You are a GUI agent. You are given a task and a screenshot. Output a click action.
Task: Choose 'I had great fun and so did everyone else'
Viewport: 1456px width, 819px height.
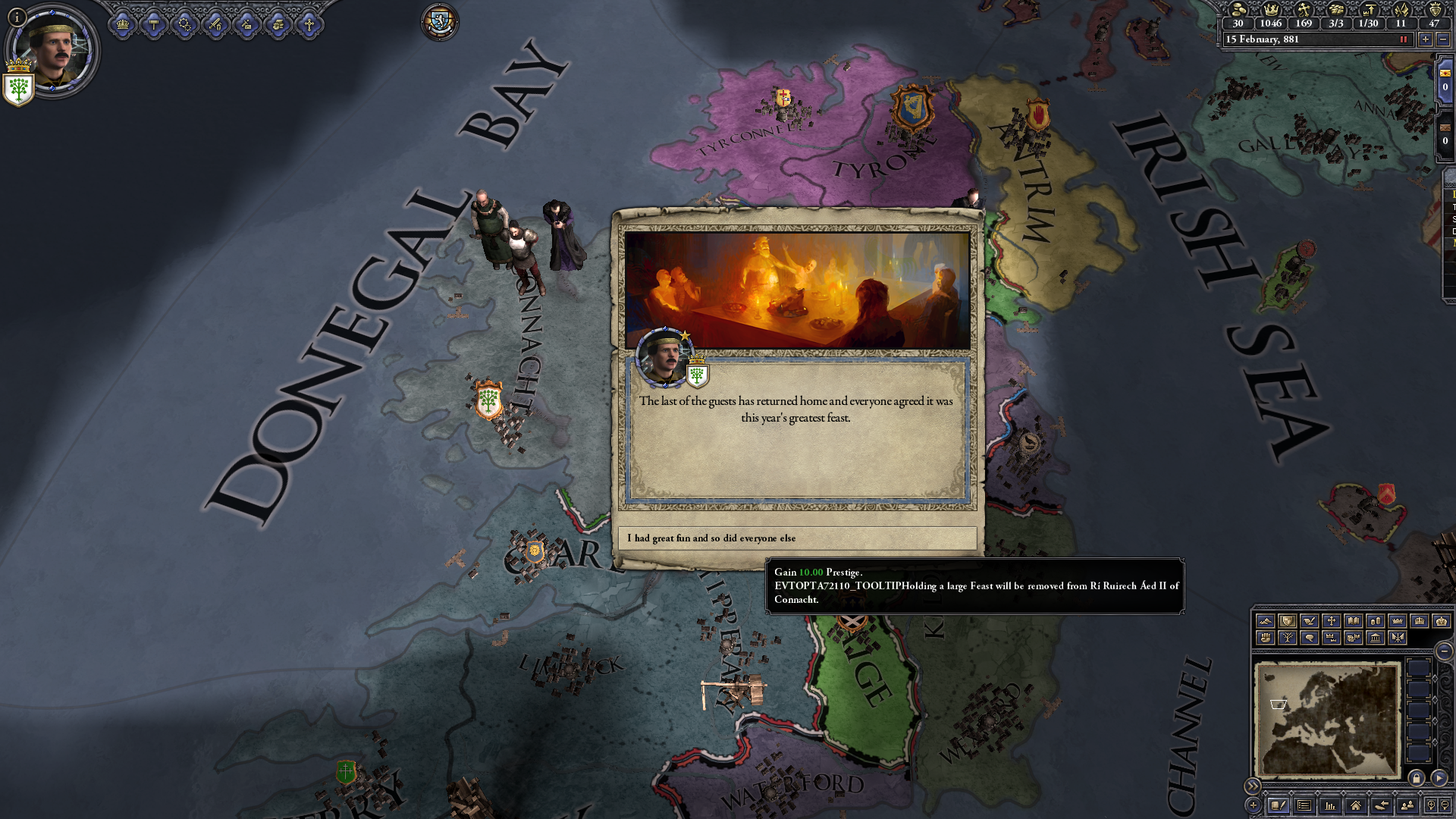[799, 538]
